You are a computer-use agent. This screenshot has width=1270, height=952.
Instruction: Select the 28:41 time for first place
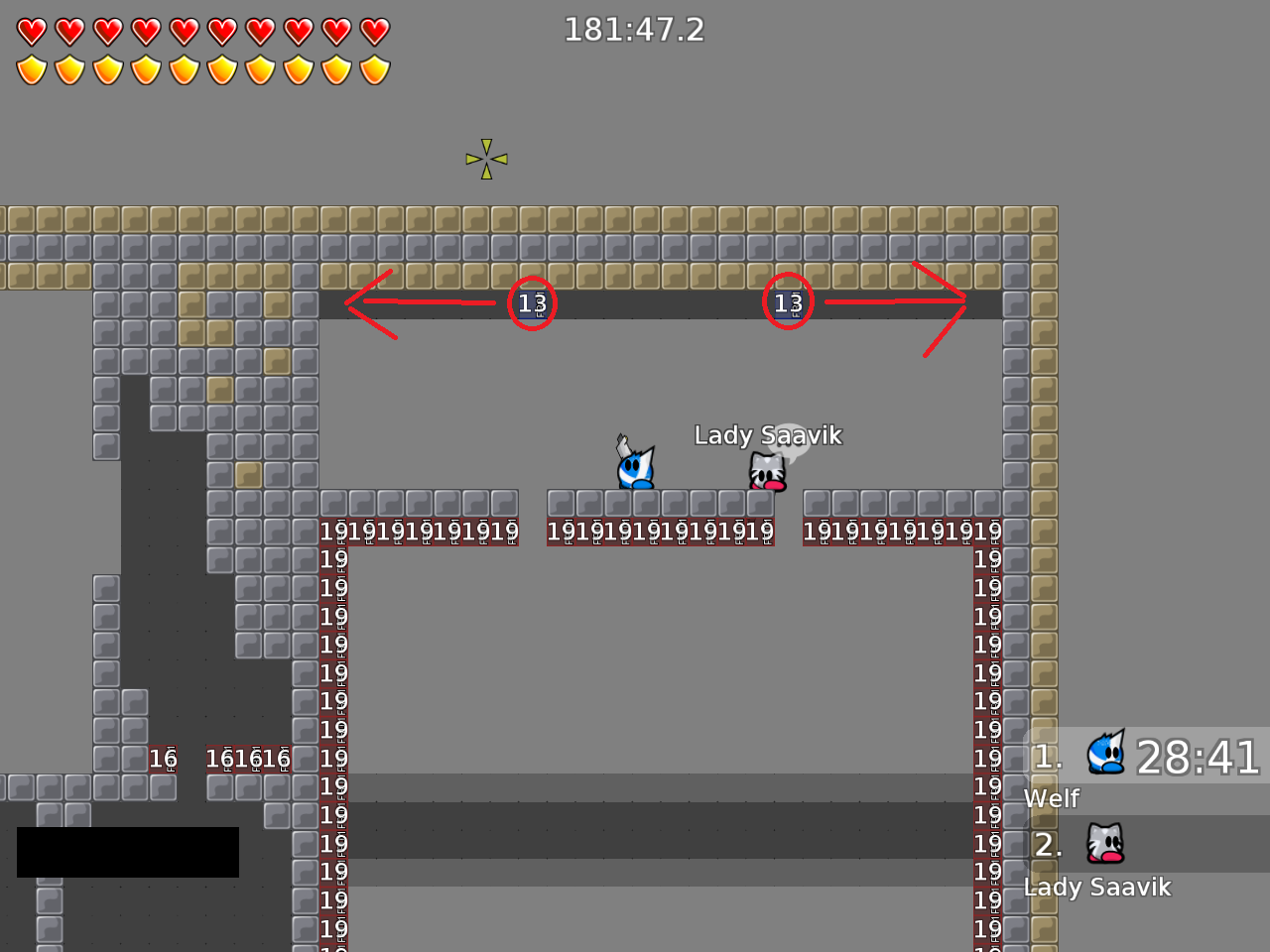pyautogui.click(x=1197, y=759)
